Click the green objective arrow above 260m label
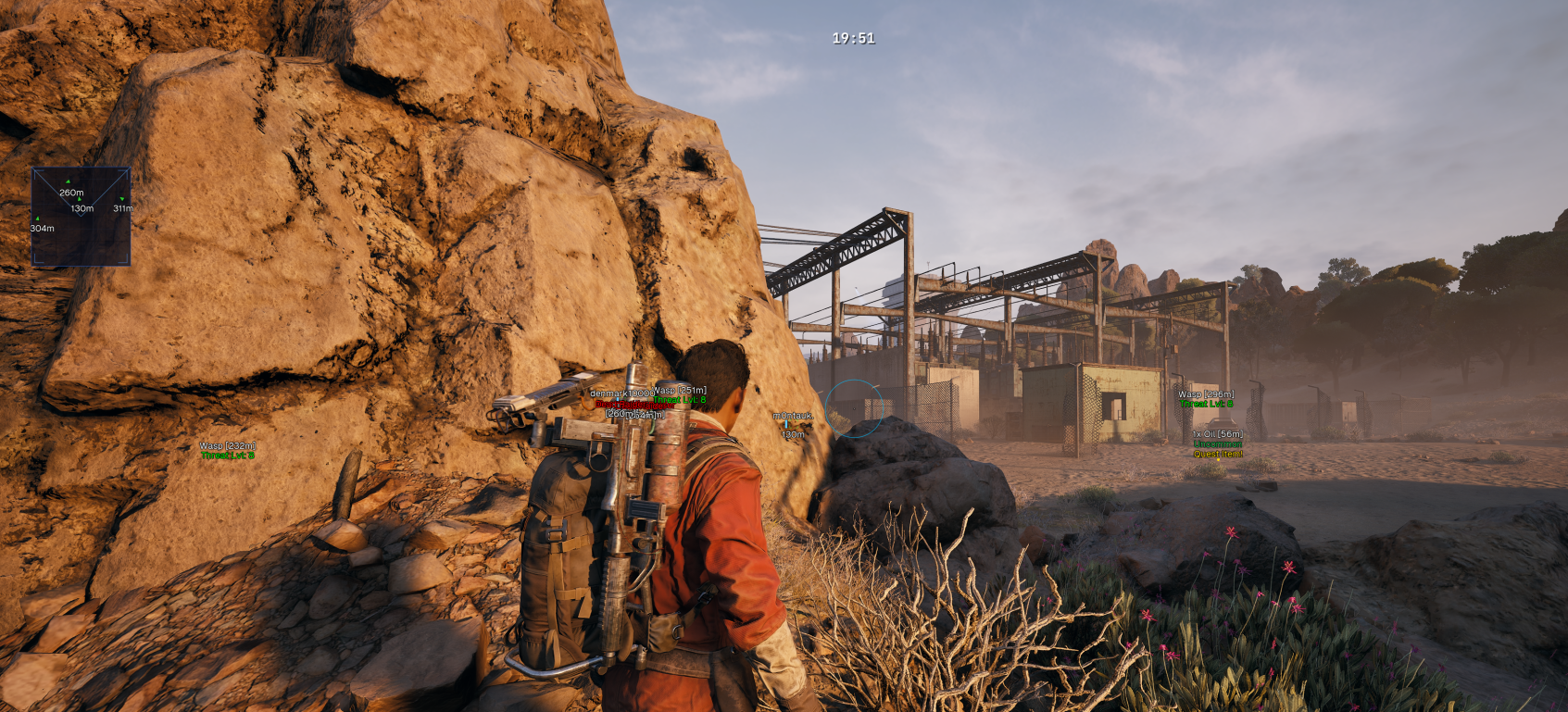 tap(69, 181)
